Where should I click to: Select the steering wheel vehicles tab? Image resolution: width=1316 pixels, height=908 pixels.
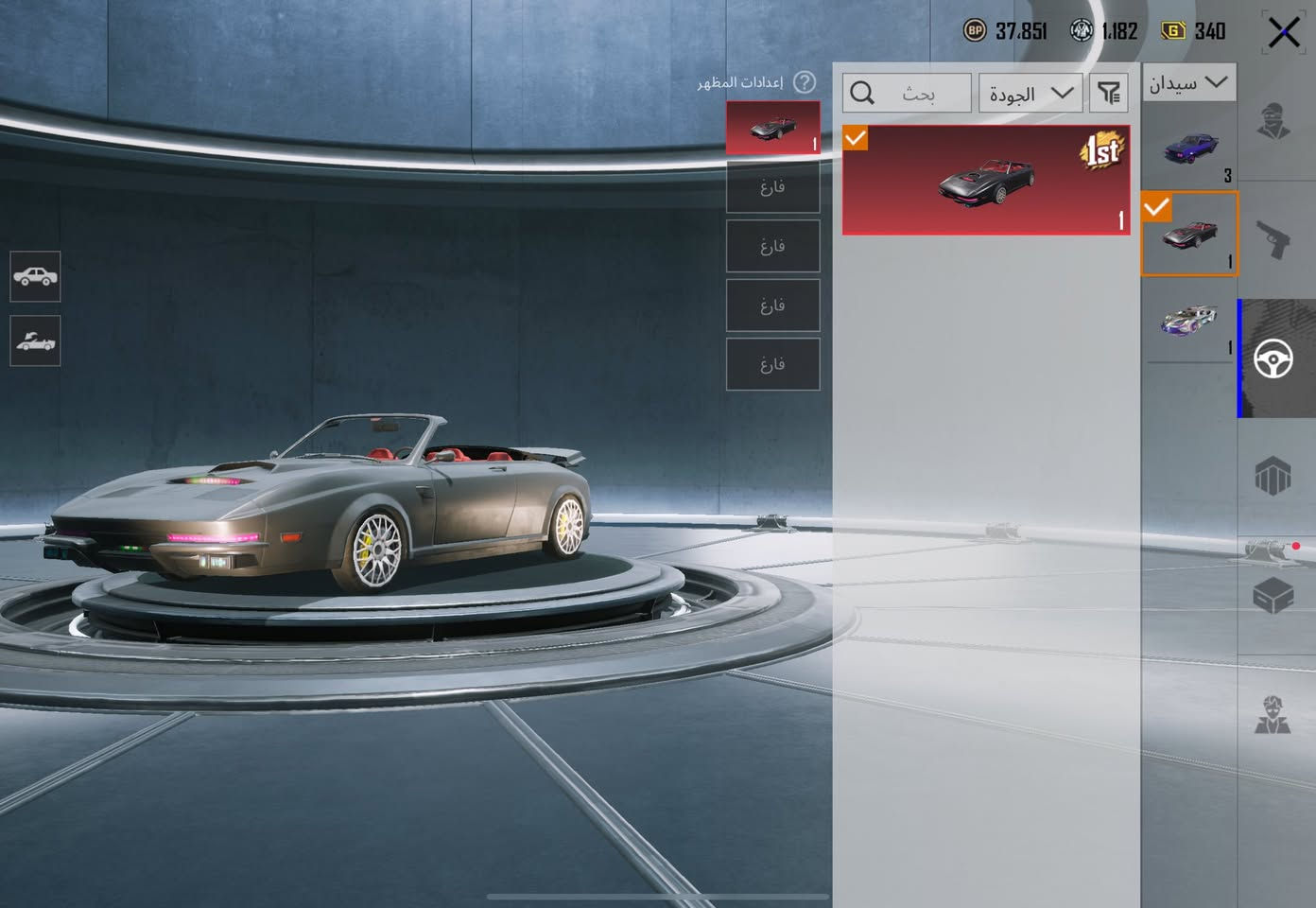(x=1273, y=358)
